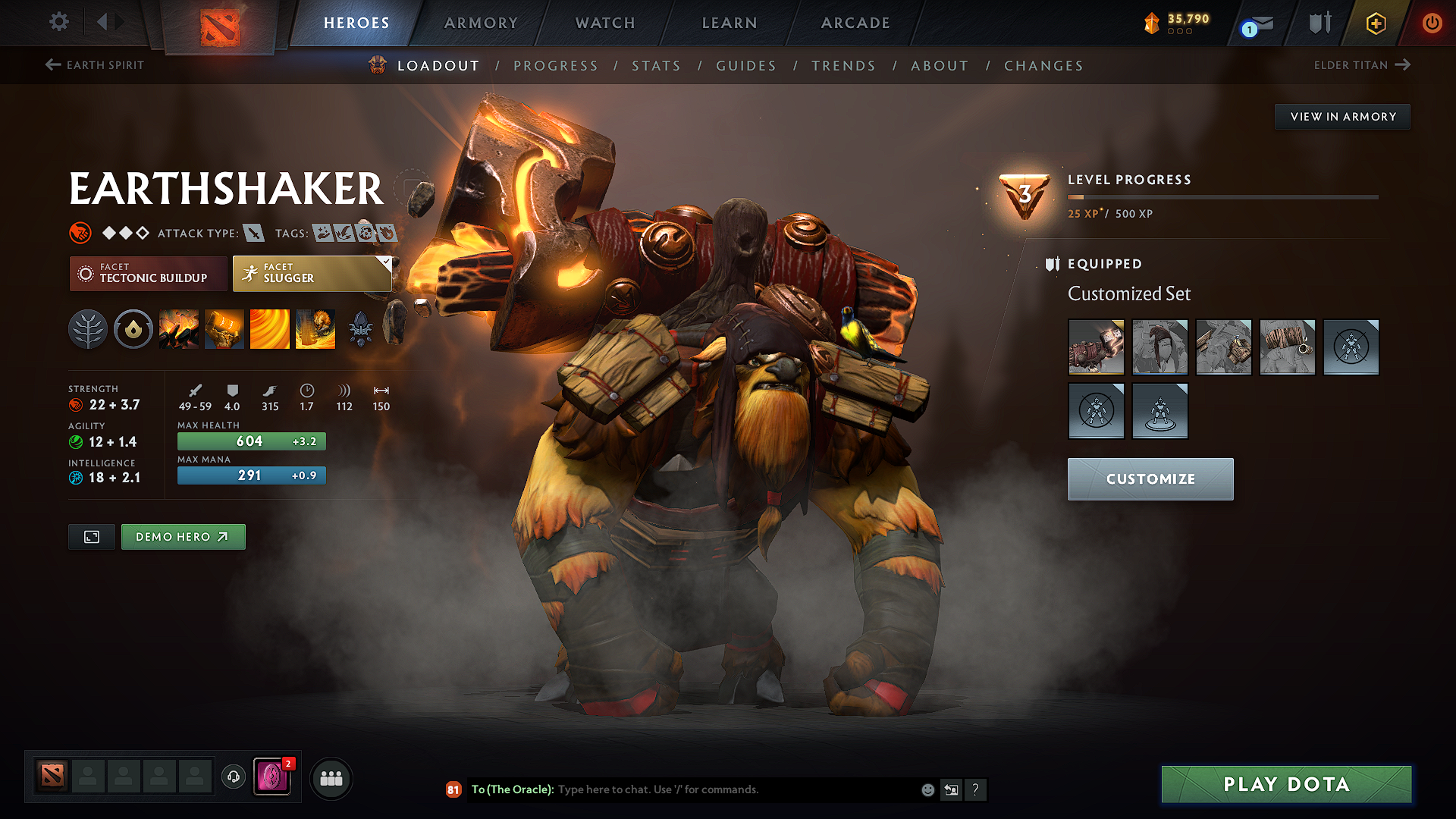Open the Customize loadout button
This screenshot has width=1456, height=819.
(x=1150, y=479)
